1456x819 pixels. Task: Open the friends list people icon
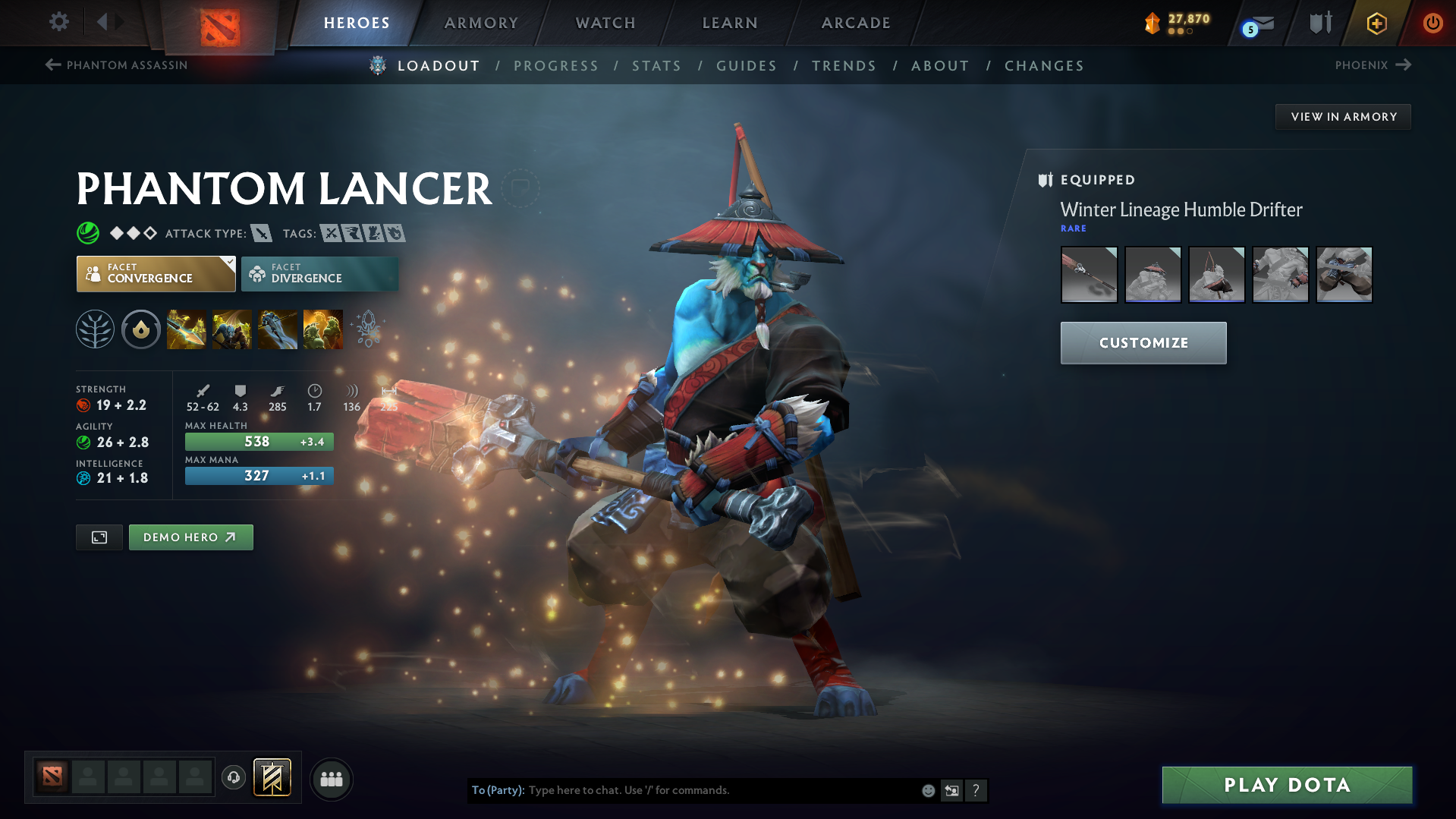[x=330, y=779]
